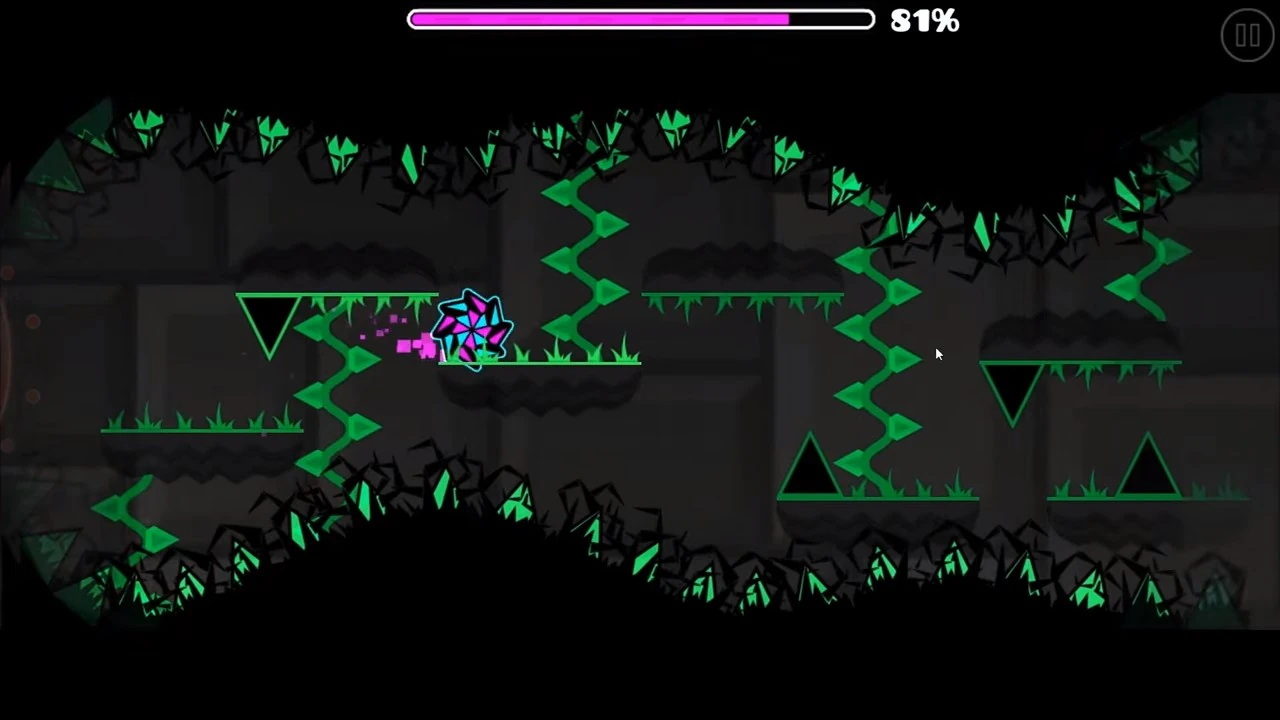Click the mouse cursor location in the play area
This screenshot has width=1280, height=720.
click(x=938, y=353)
